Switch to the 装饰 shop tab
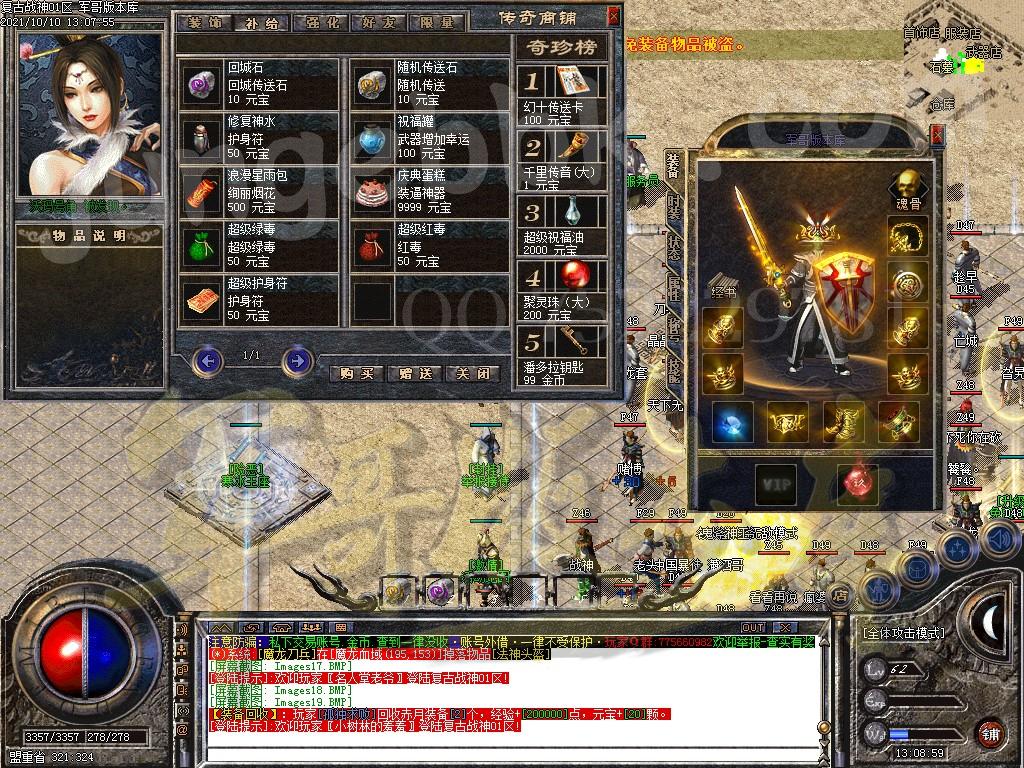The height and width of the screenshot is (768, 1024). (207, 22)
